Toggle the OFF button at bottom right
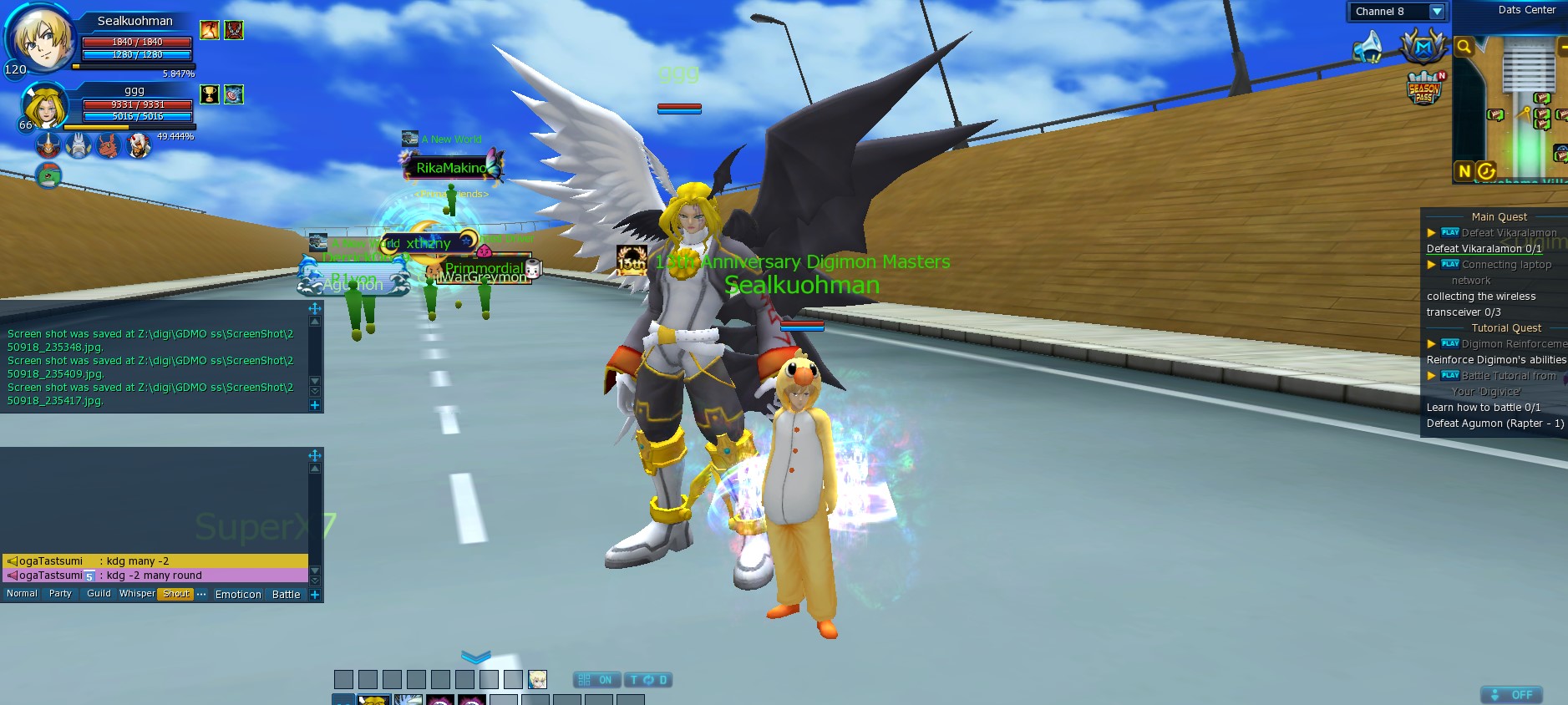 (x=1512, y=695)
